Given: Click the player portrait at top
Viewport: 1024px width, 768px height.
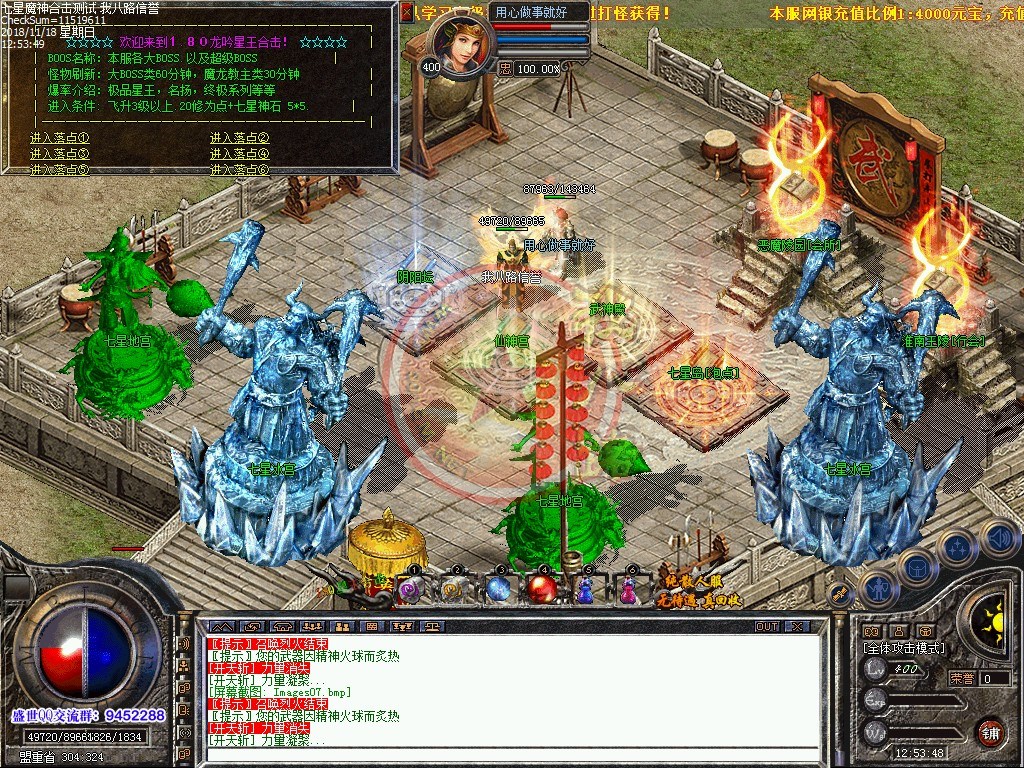Looking at the screenshot, I should point(461,45).
